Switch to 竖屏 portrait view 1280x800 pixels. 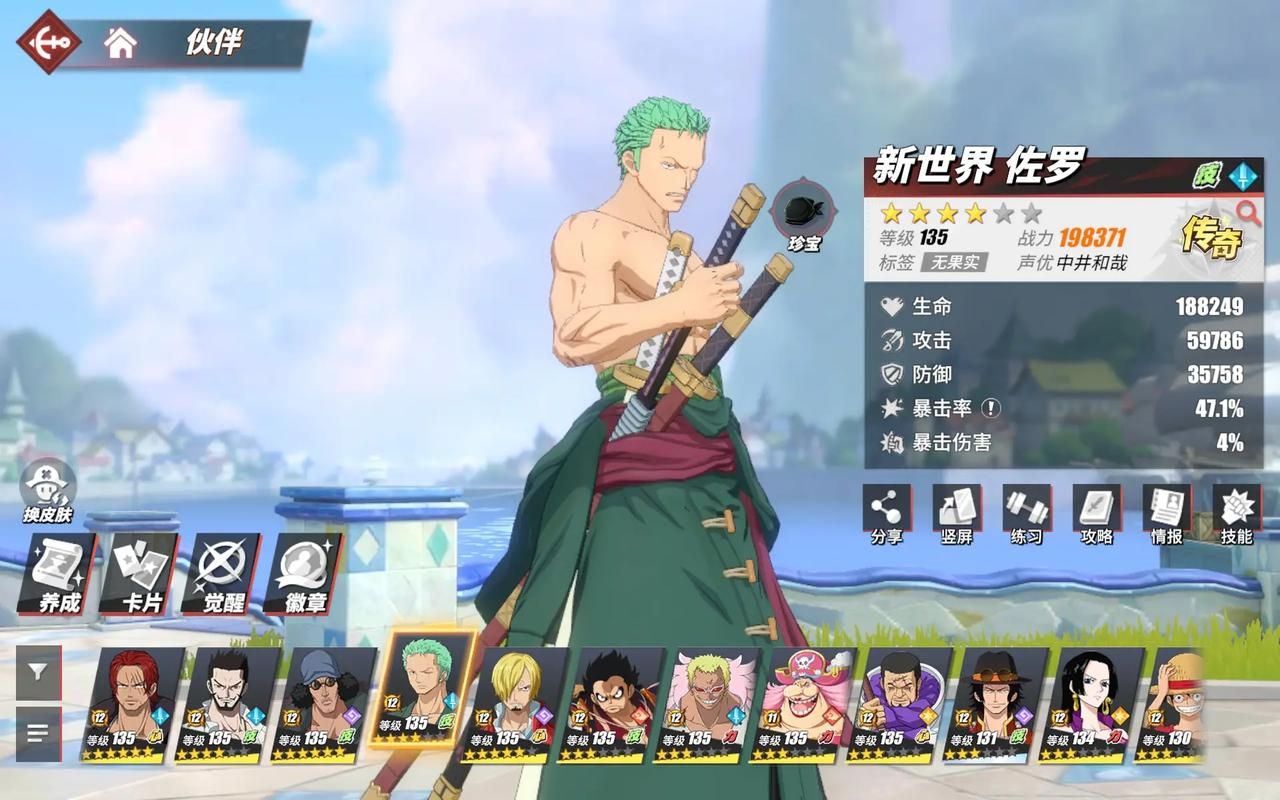click(957, 514)
